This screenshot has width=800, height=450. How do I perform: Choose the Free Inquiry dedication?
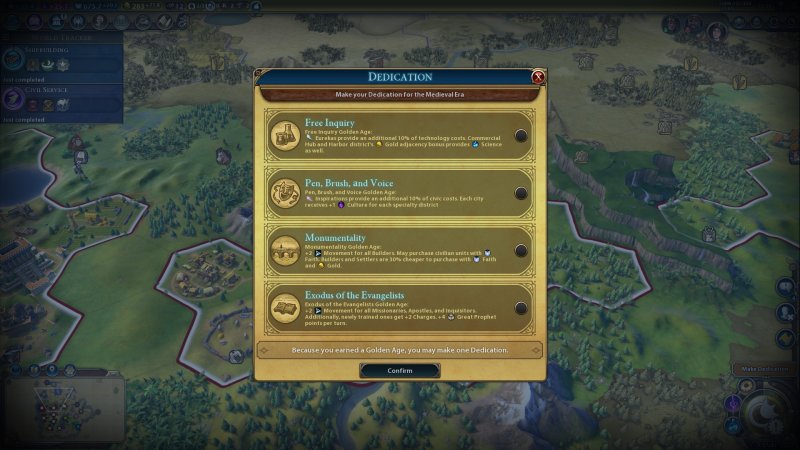click(521, 136)
